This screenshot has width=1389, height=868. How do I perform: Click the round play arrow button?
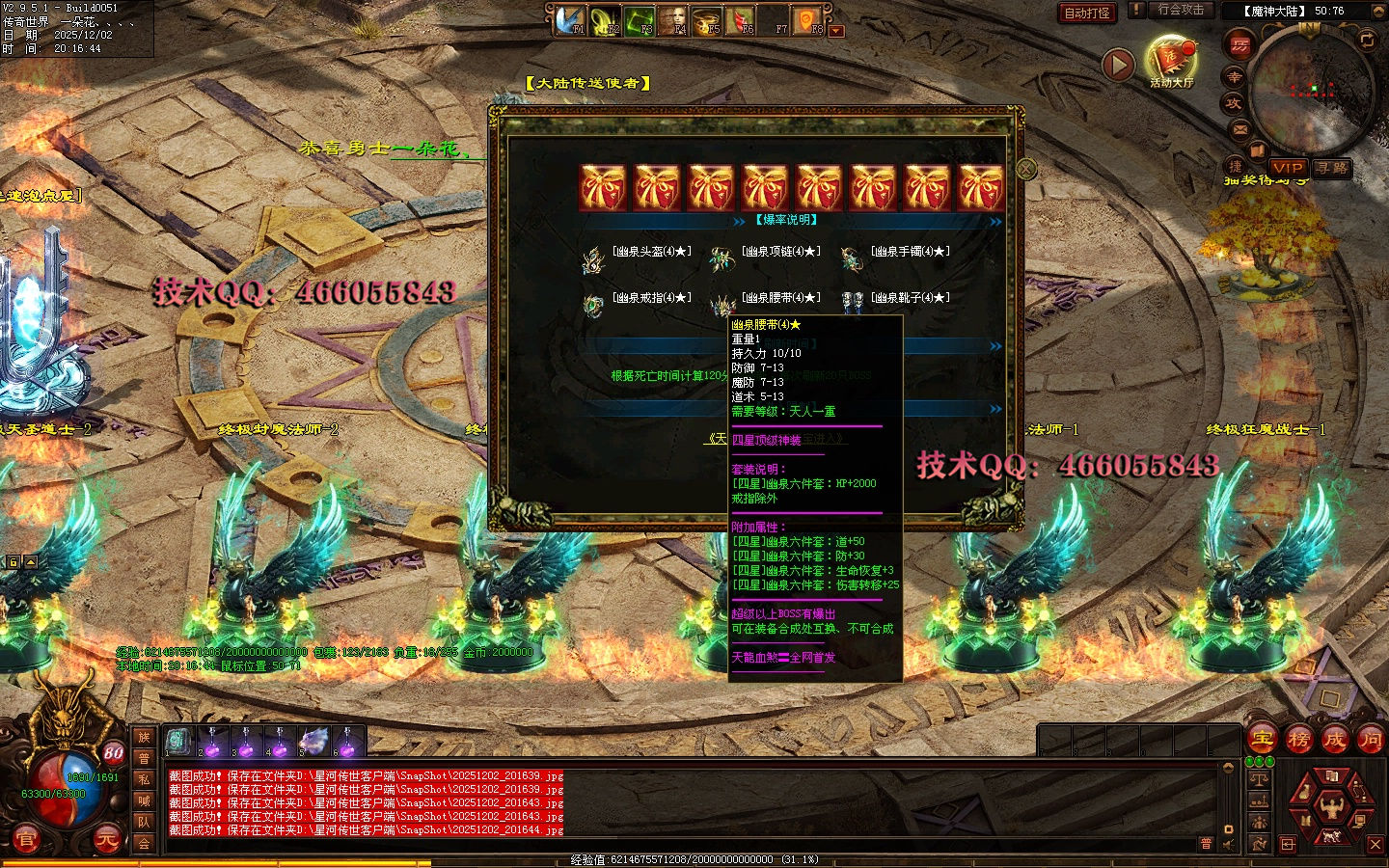click(1118, 65)
